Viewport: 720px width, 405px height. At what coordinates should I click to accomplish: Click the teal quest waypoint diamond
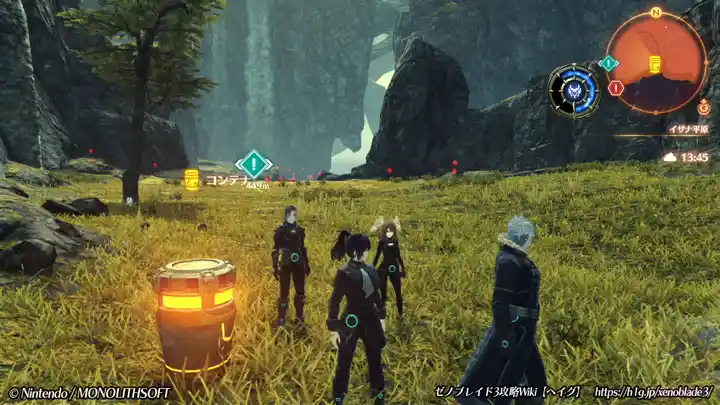click(254, 163)
